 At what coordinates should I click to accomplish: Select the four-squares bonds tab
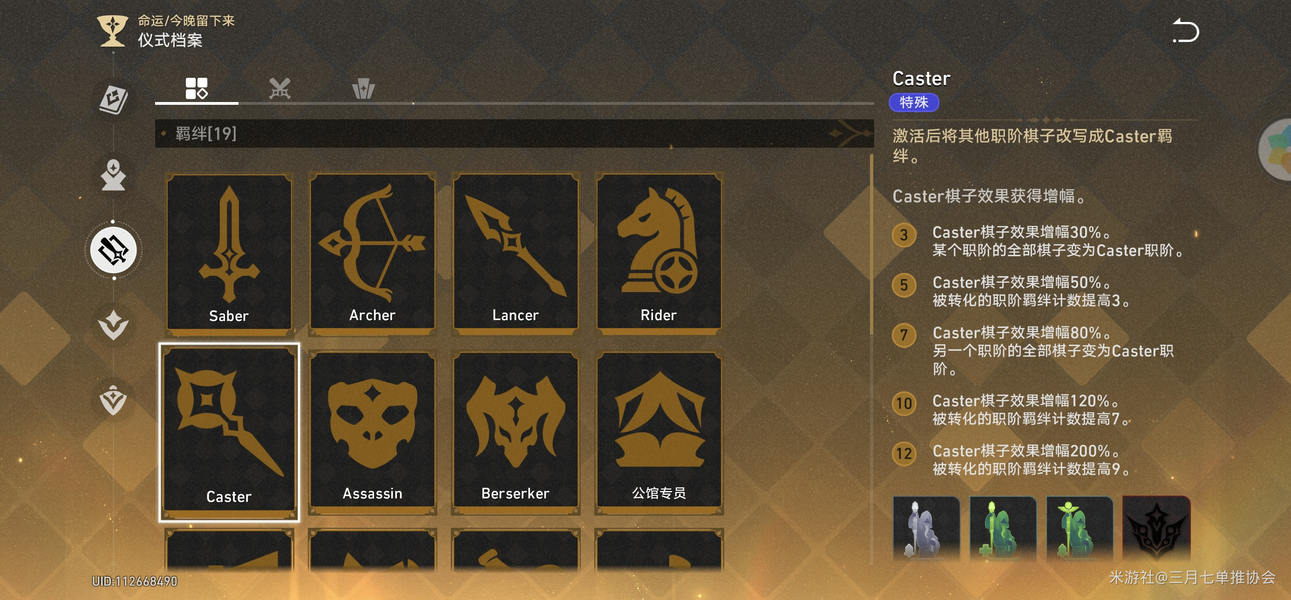(196, 88)
